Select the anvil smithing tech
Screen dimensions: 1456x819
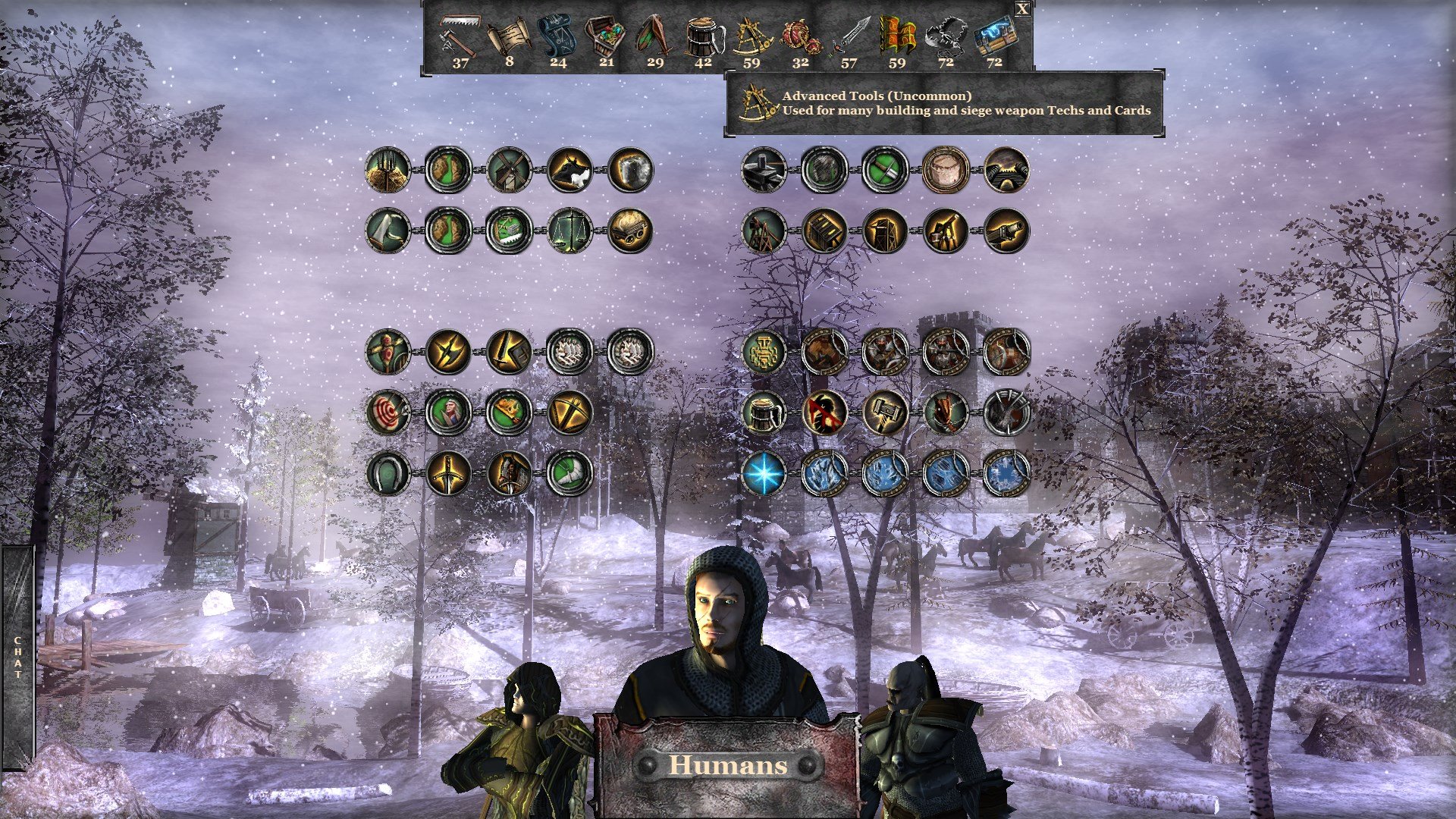tap(763, 170)
